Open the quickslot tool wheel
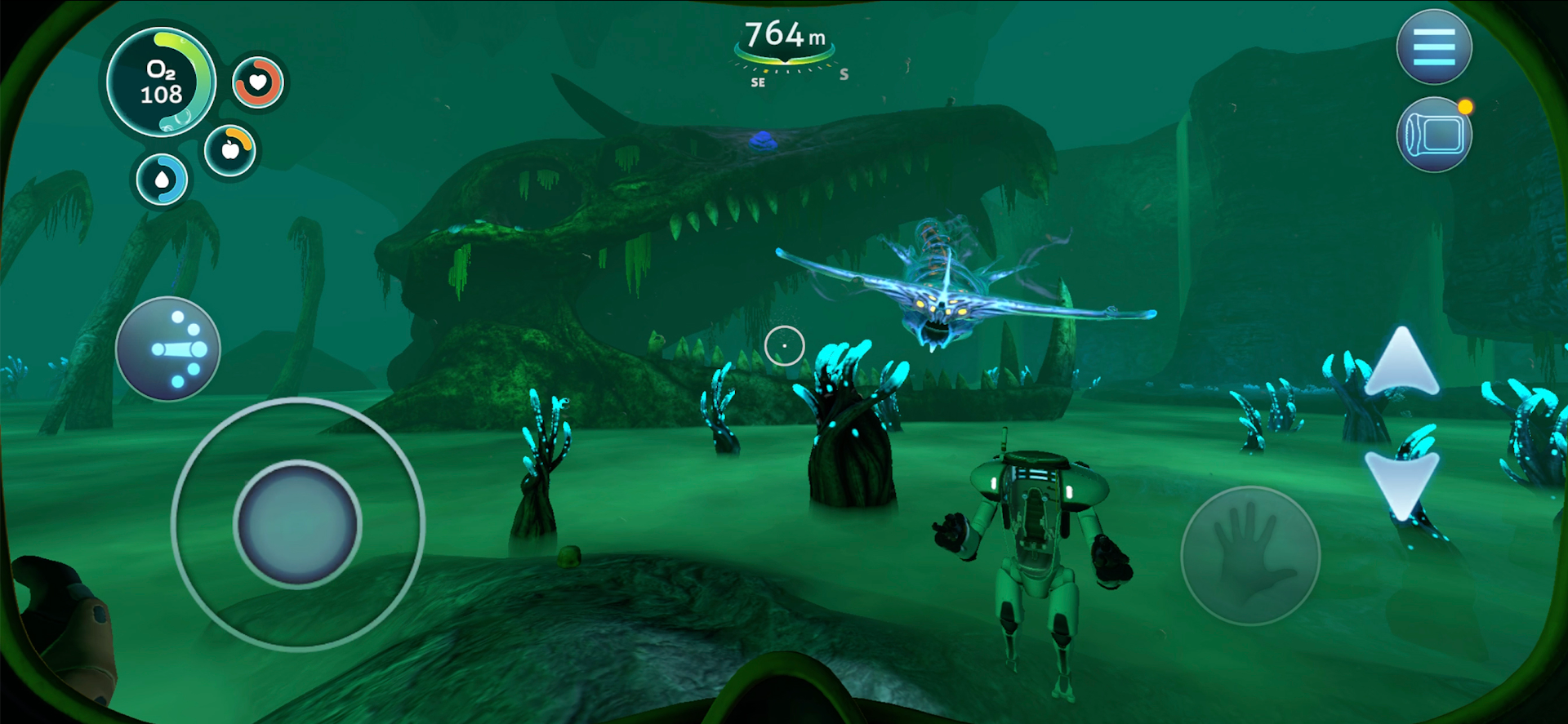The height and width of the screenshot is (724, 1568). tap(167, 349)
